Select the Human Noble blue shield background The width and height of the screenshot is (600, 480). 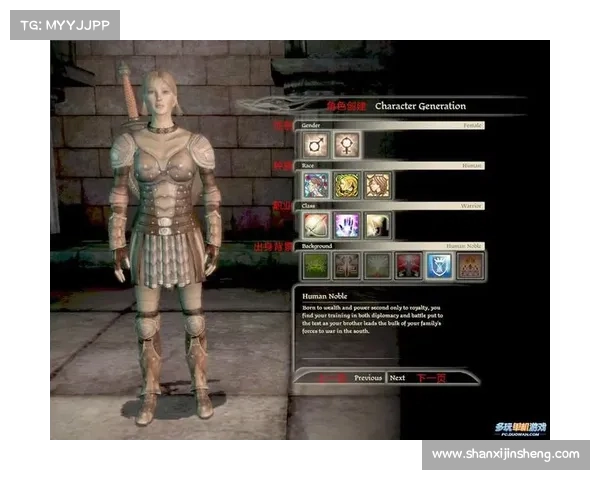[440, 265]
